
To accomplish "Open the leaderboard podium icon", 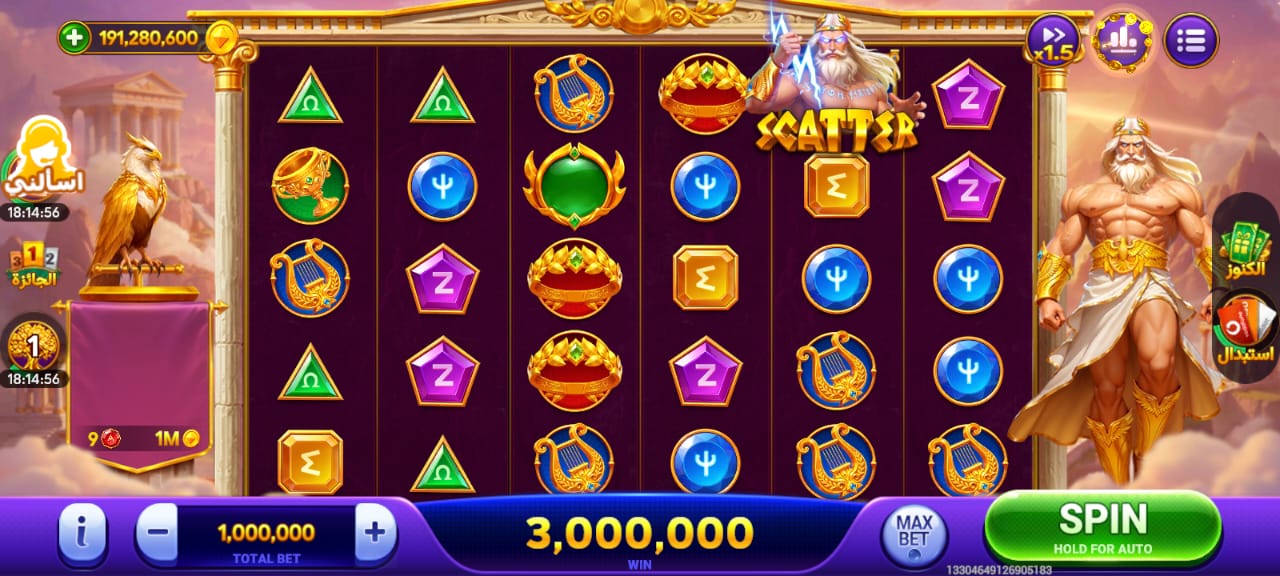I will [1122, 41].
